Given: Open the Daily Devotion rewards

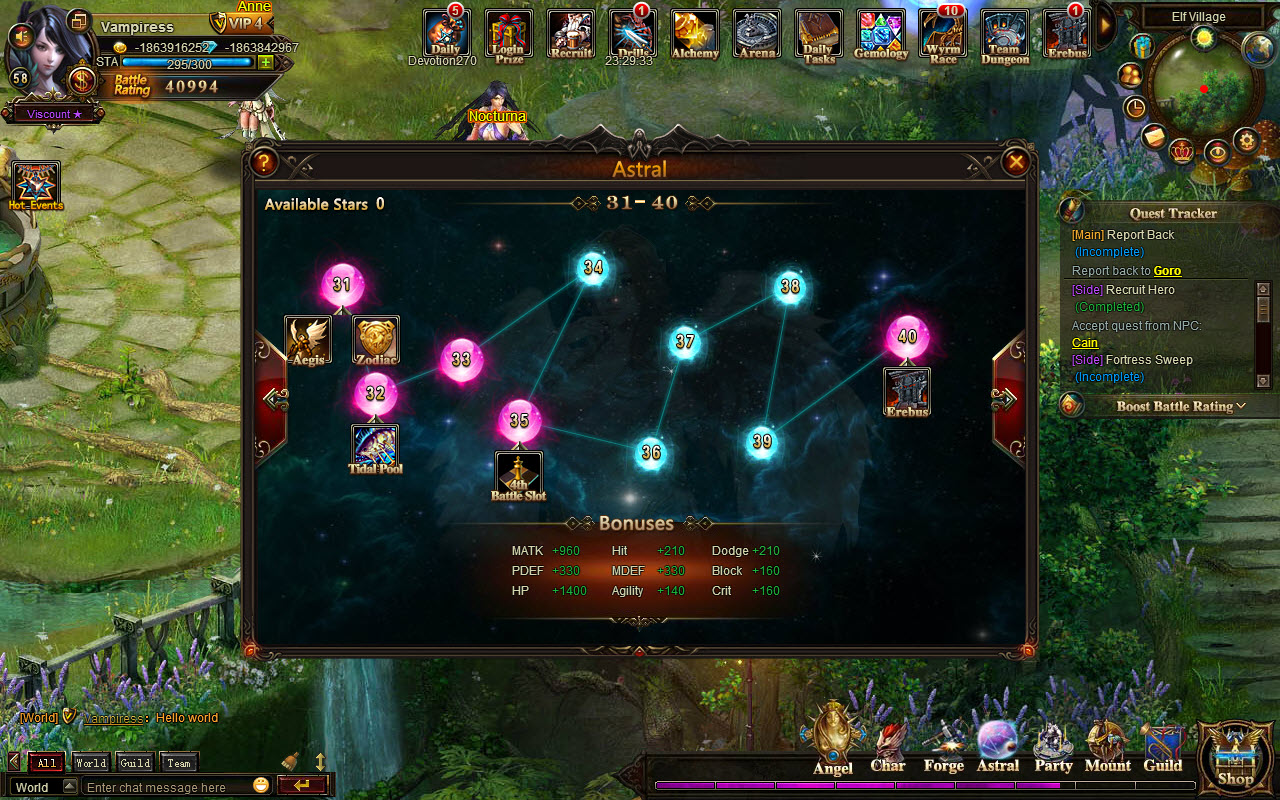Looking at the screenshot, I should pyautogui.click(x=445, y=32).
